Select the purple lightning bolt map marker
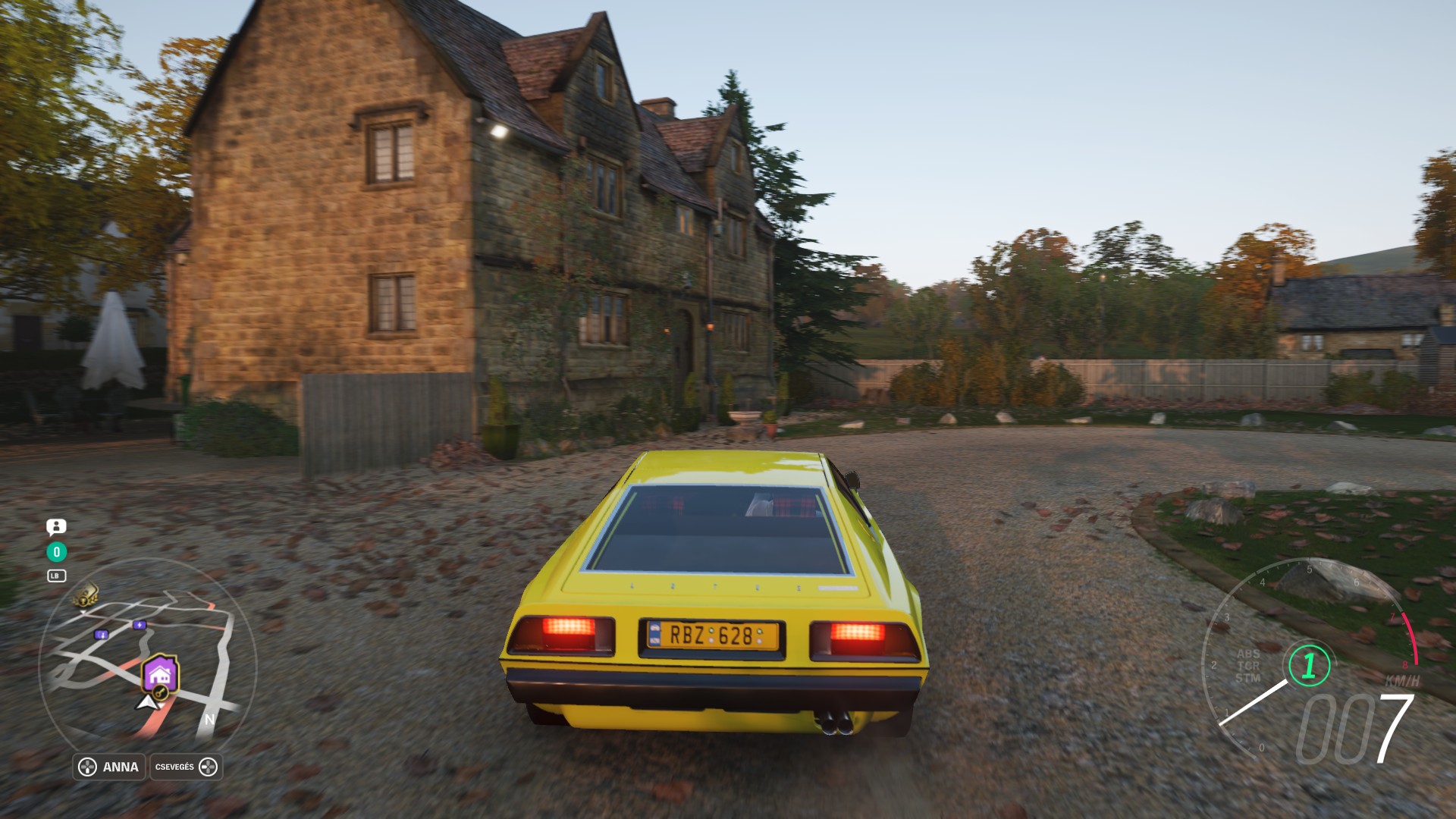Viewport: 1456px width, 819px height. [x=139, y=625]
